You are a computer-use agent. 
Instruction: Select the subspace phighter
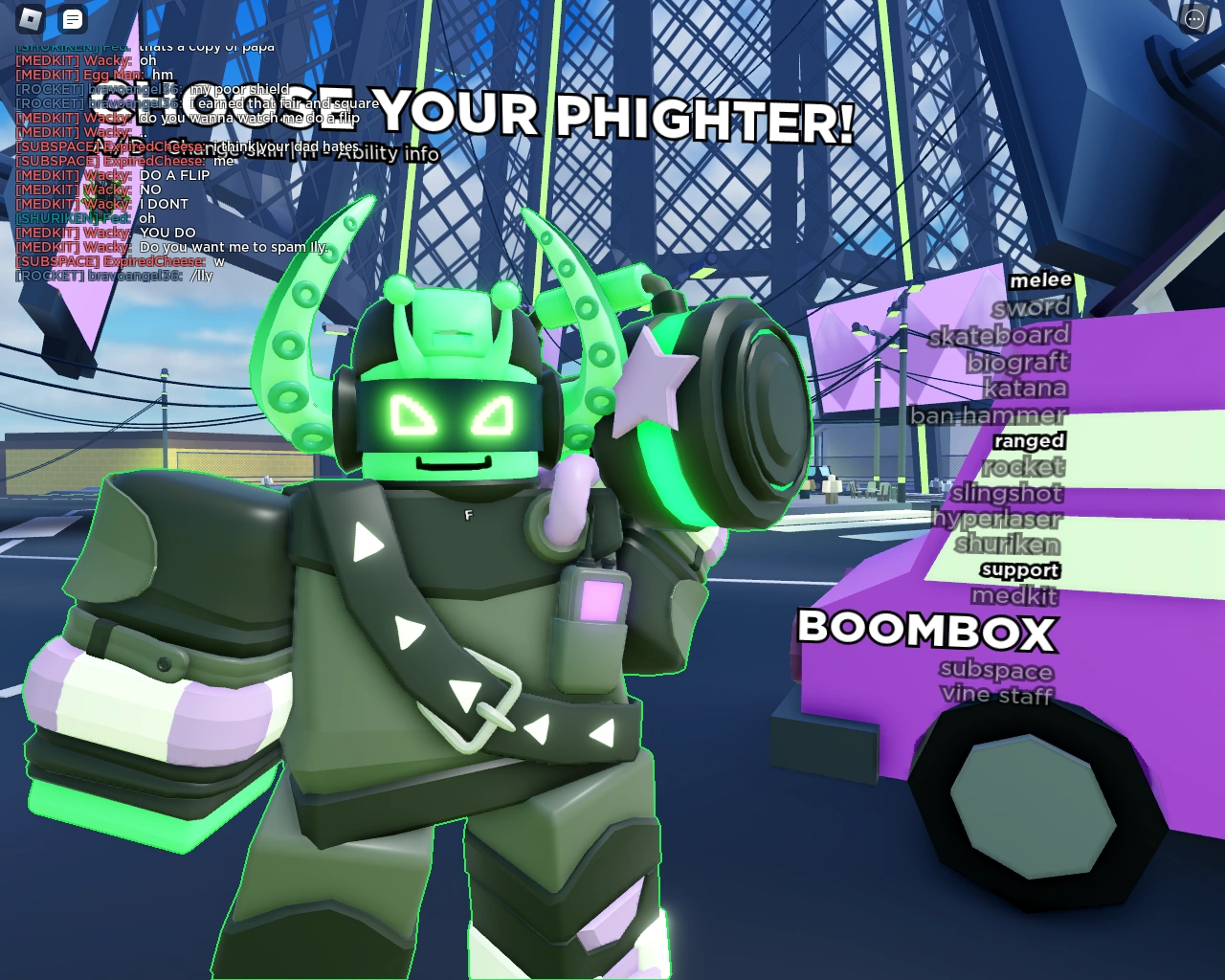pyautogui.click(x=996, y=671)
